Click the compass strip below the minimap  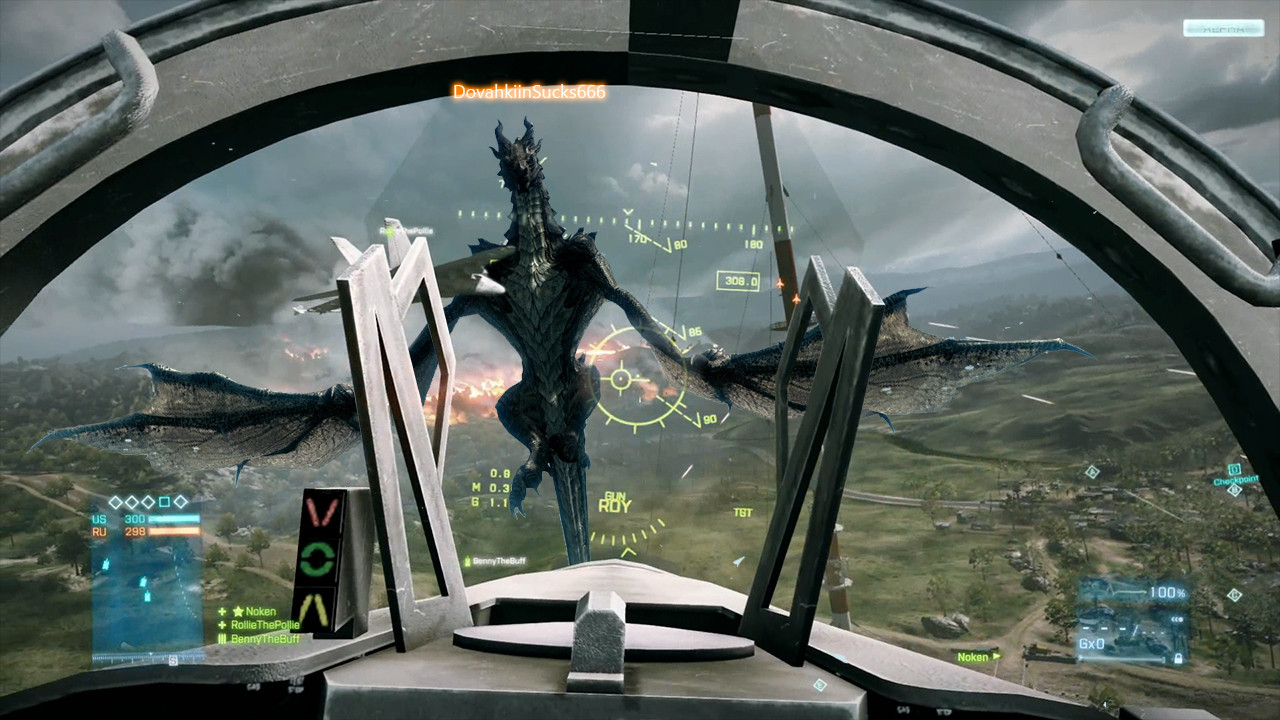(x=147, y=659)
